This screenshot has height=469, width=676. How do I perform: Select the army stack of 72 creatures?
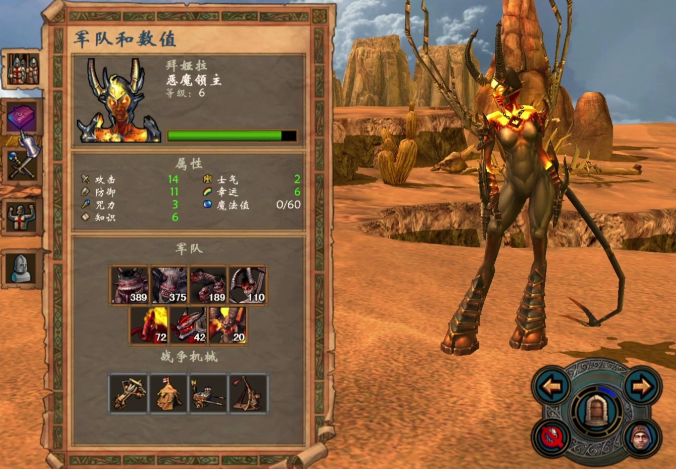point(149,325)
